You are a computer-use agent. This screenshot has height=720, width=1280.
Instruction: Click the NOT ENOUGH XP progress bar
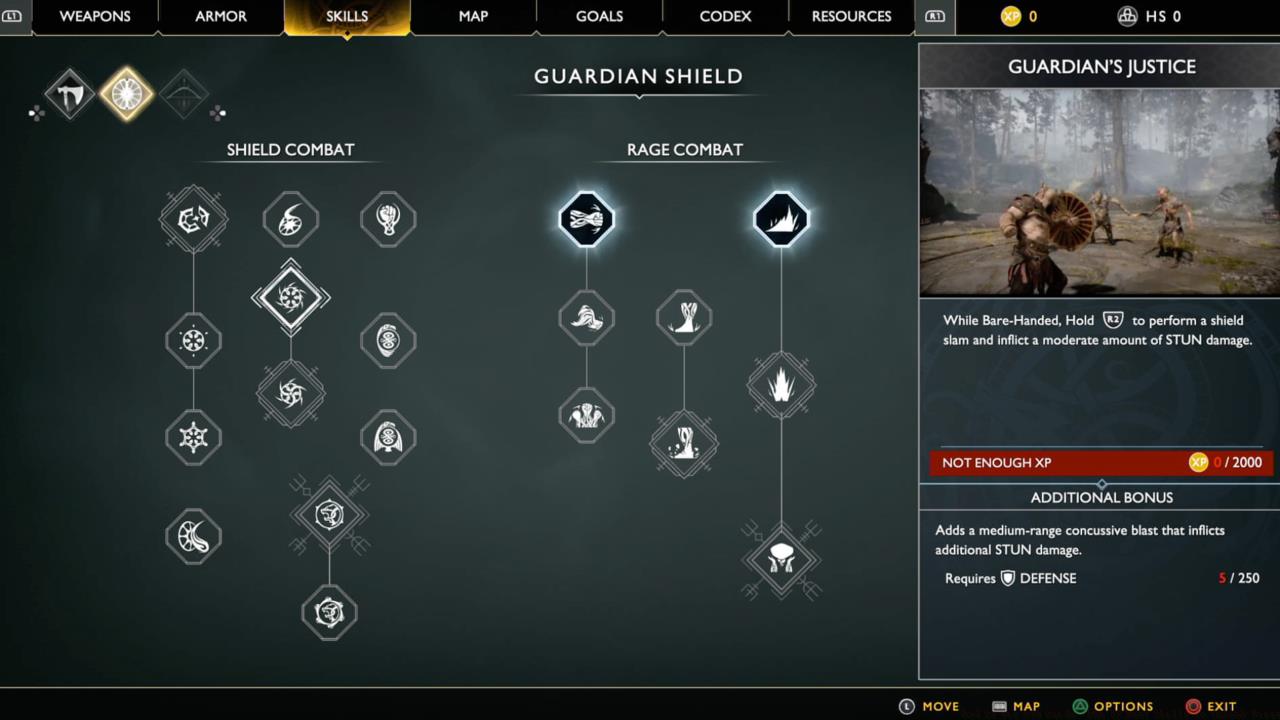(x=1098, y=462)
